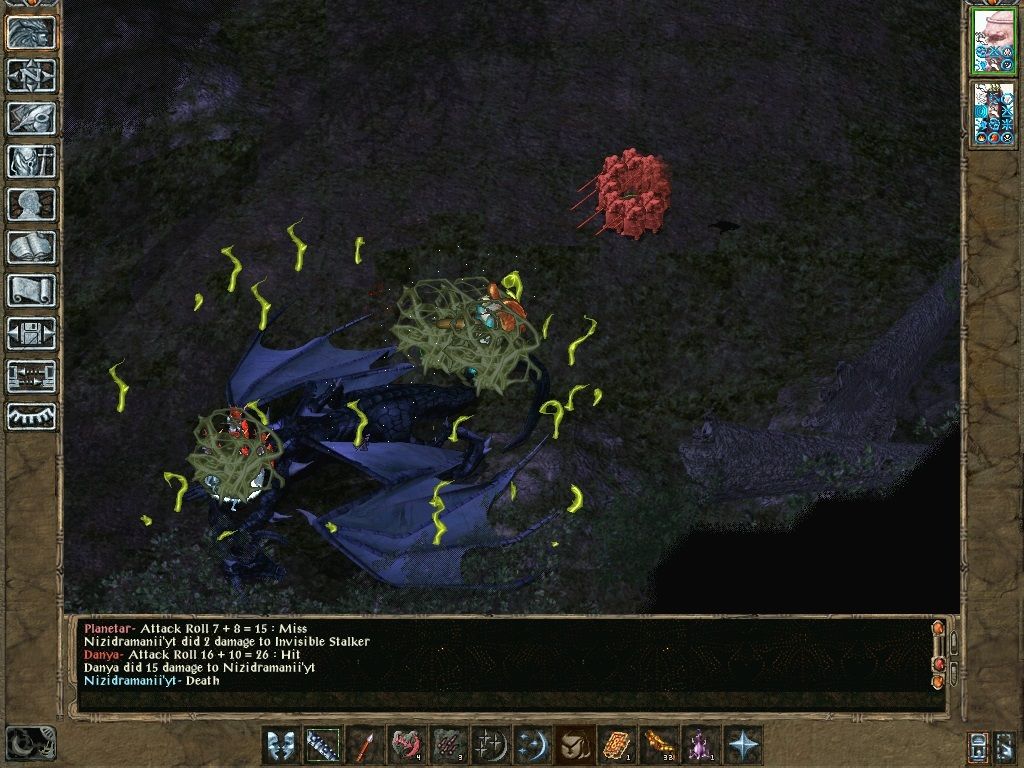Viewport: 1024px width, 768px height.
Task: Open the journal quill icon
Action: 31,118
